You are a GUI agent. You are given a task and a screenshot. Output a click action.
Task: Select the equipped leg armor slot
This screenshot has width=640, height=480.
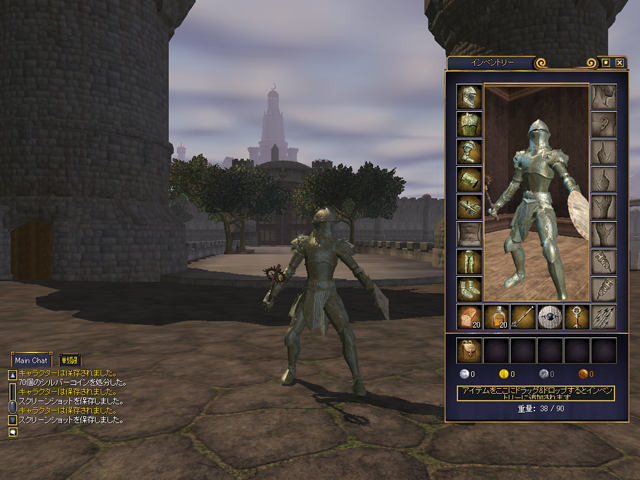pos(469,262)
